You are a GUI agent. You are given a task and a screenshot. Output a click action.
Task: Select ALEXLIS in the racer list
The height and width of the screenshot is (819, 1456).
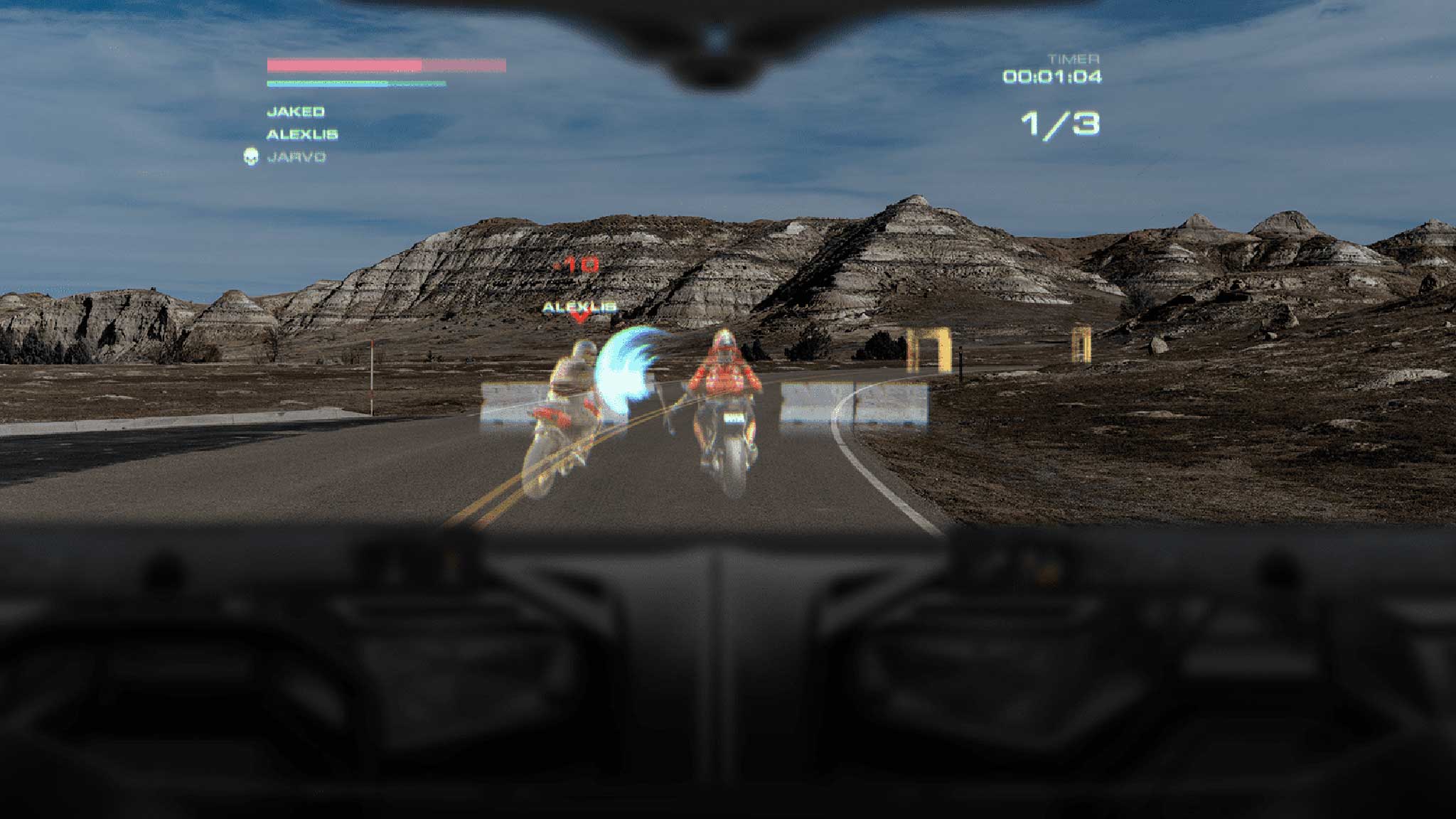click(x=302, y=134)
